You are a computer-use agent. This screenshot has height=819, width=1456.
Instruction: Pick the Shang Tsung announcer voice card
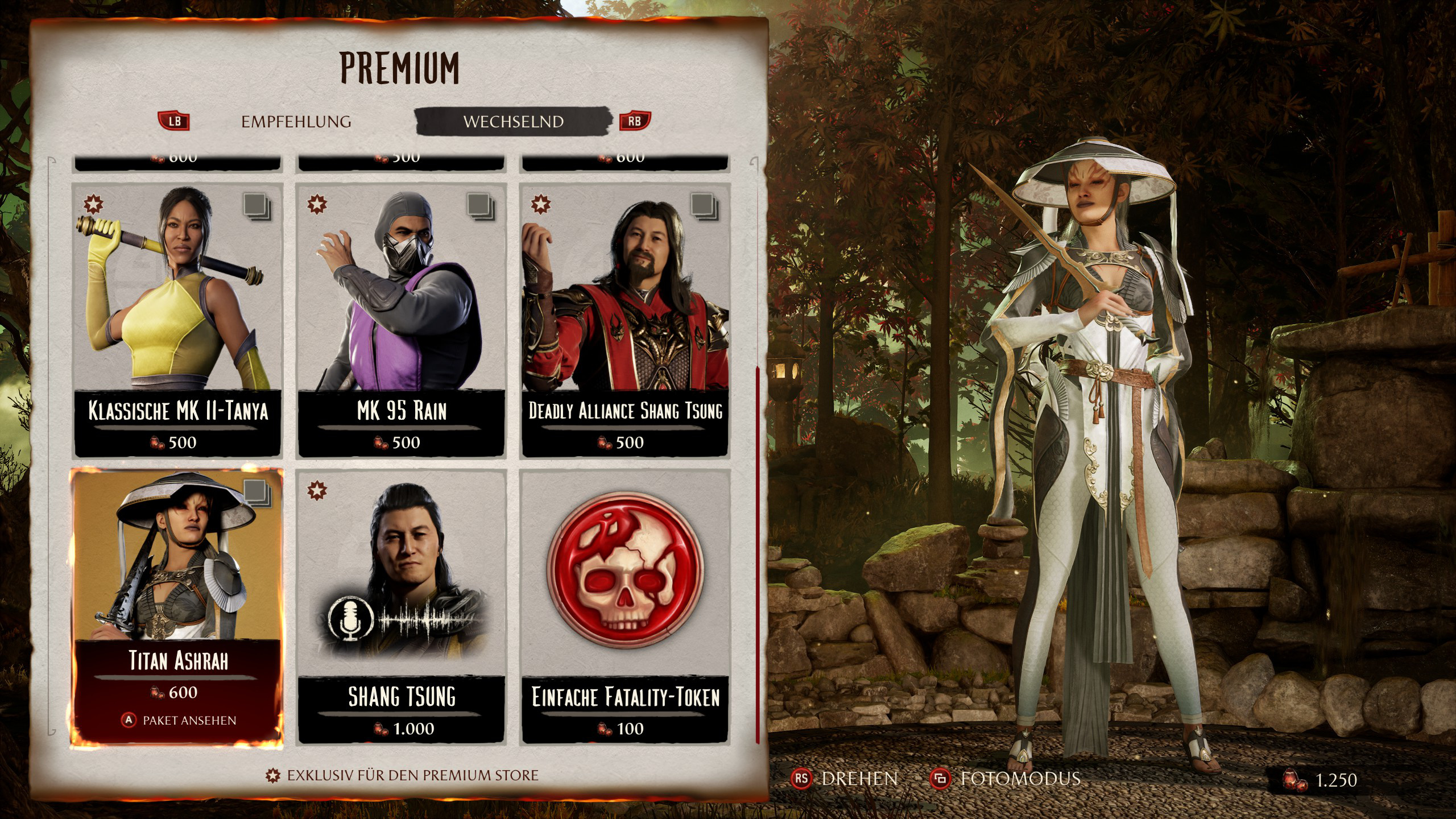[x=402, y=606]
